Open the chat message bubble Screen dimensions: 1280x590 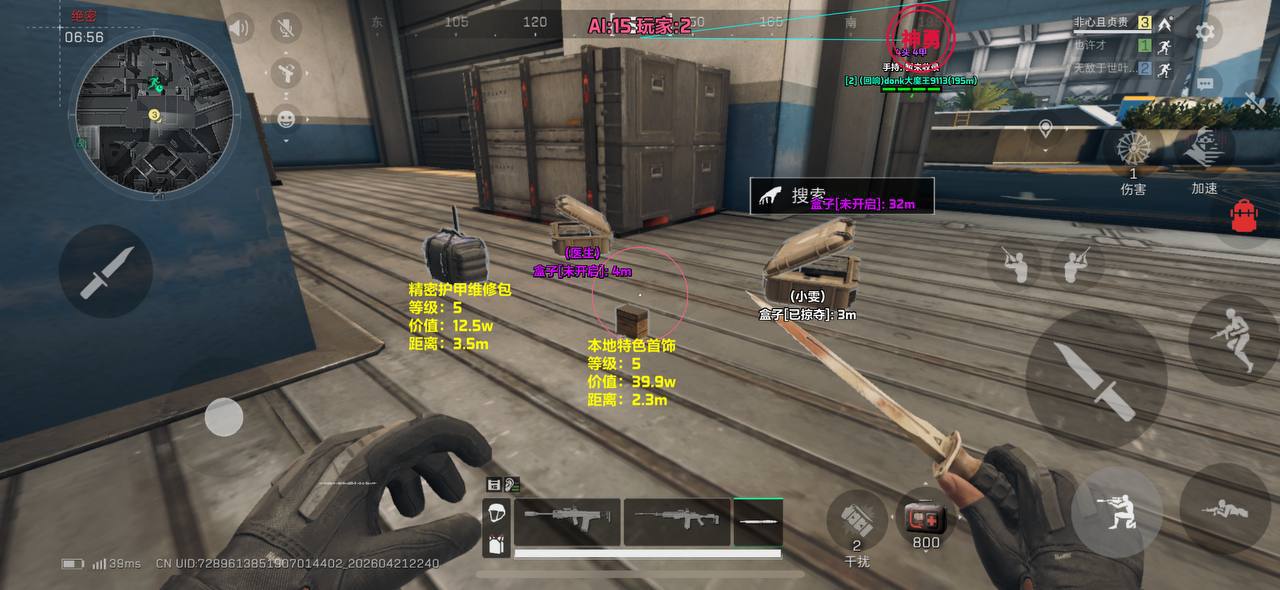pyautogui.click(x=1204, y=83)
